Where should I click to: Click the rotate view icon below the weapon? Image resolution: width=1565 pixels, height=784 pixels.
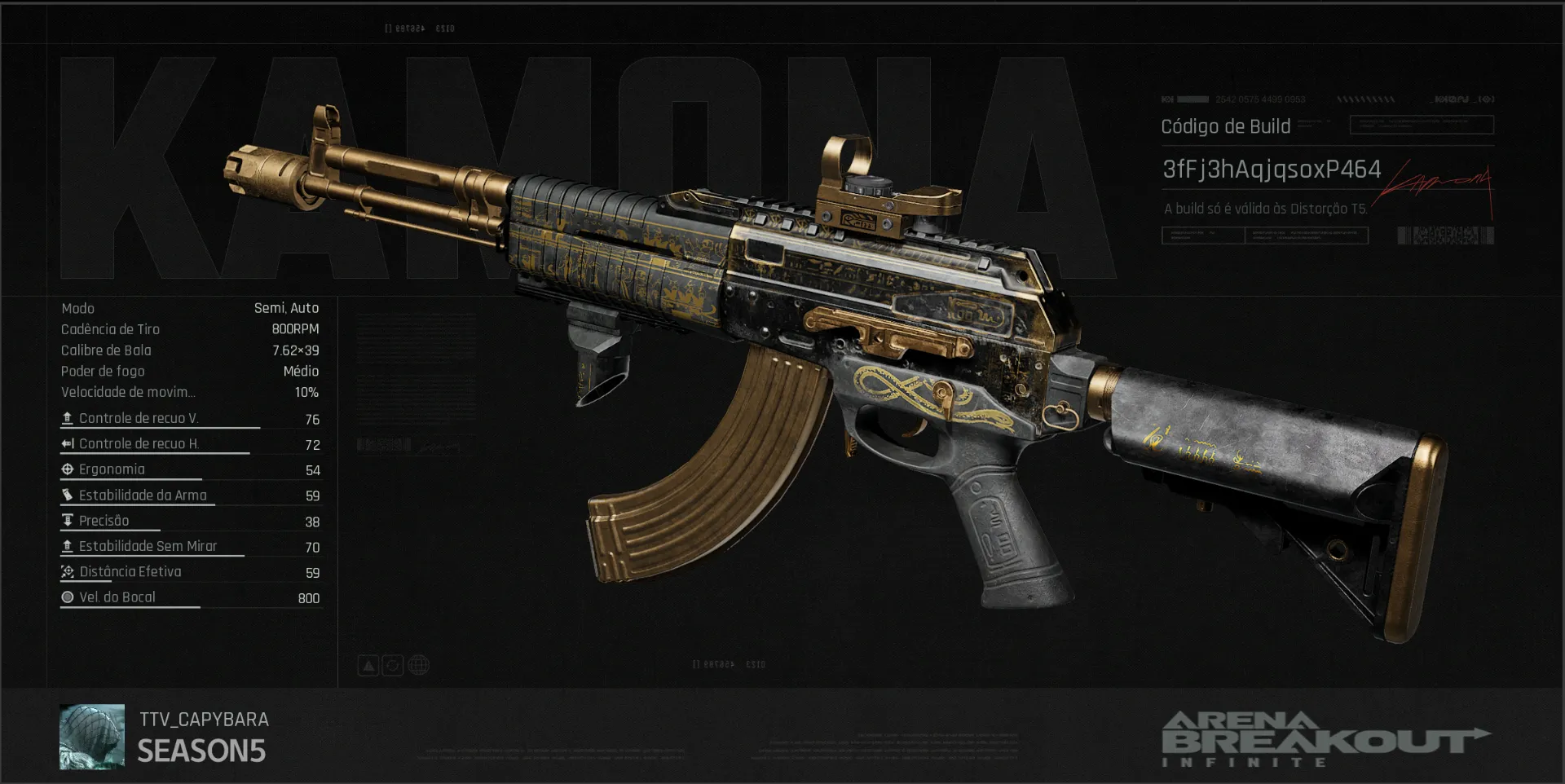coord(393,664)
